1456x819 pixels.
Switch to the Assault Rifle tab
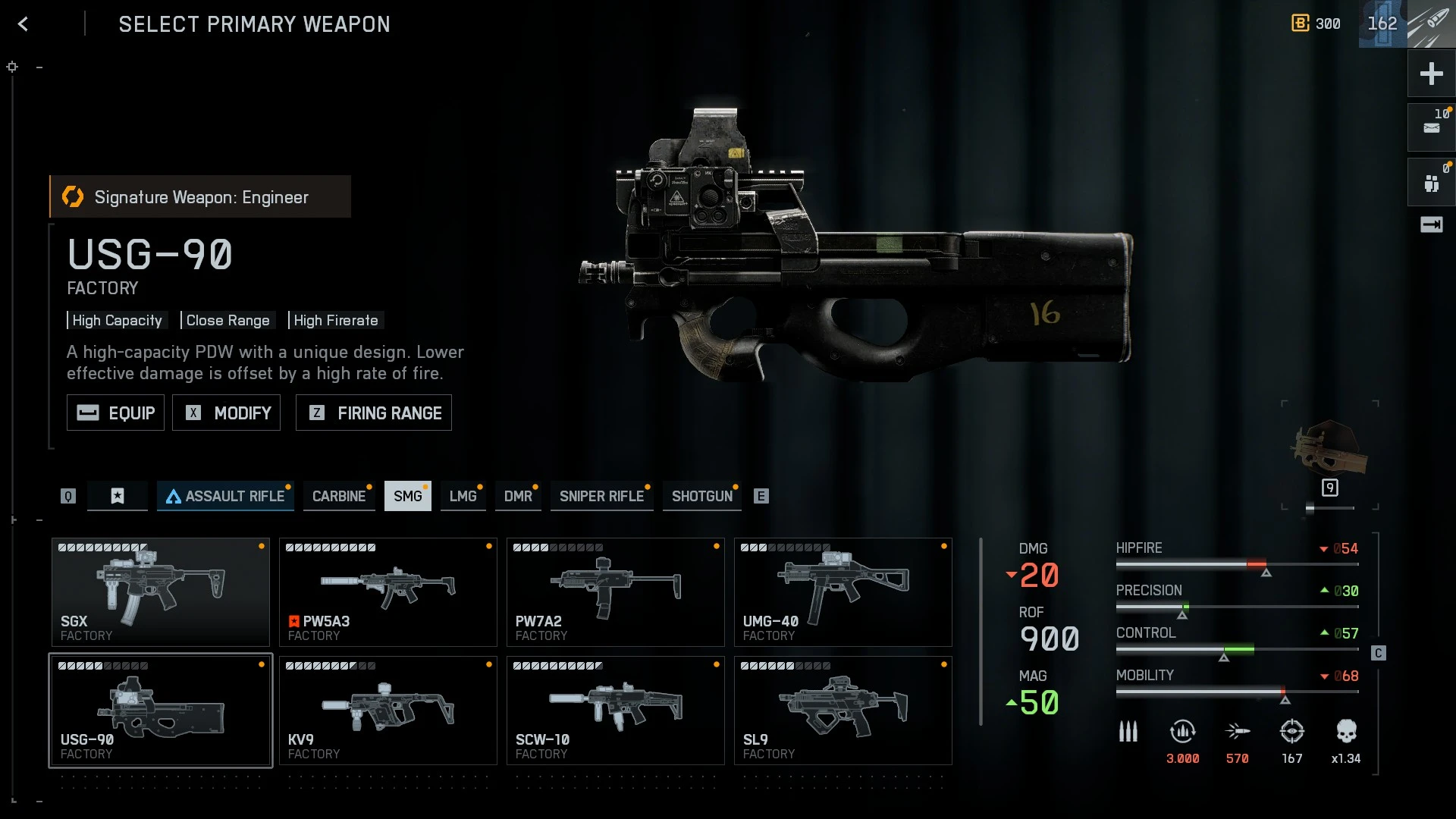point(225,496)
